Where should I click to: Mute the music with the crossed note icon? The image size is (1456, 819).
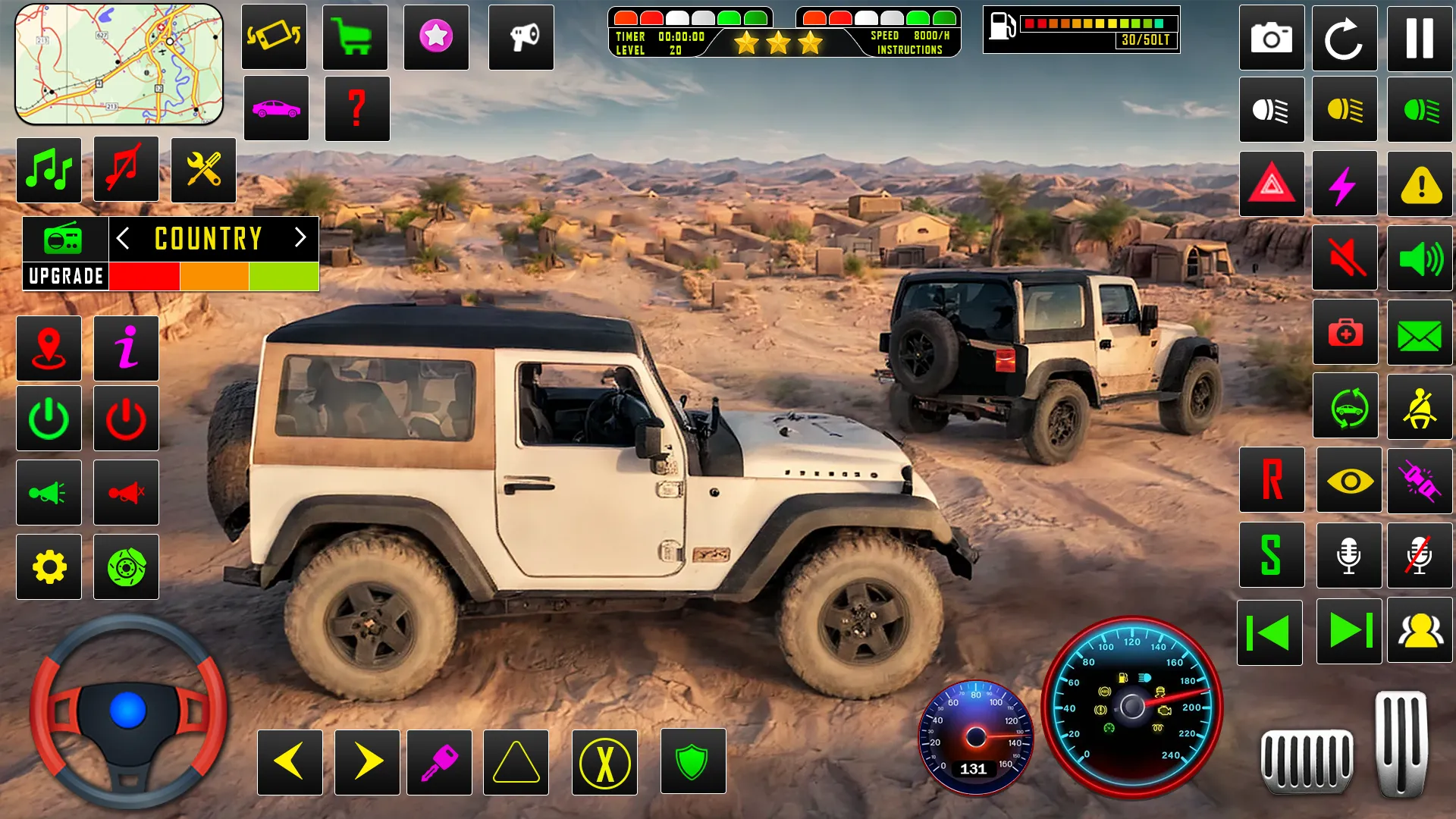coord(126,170)
